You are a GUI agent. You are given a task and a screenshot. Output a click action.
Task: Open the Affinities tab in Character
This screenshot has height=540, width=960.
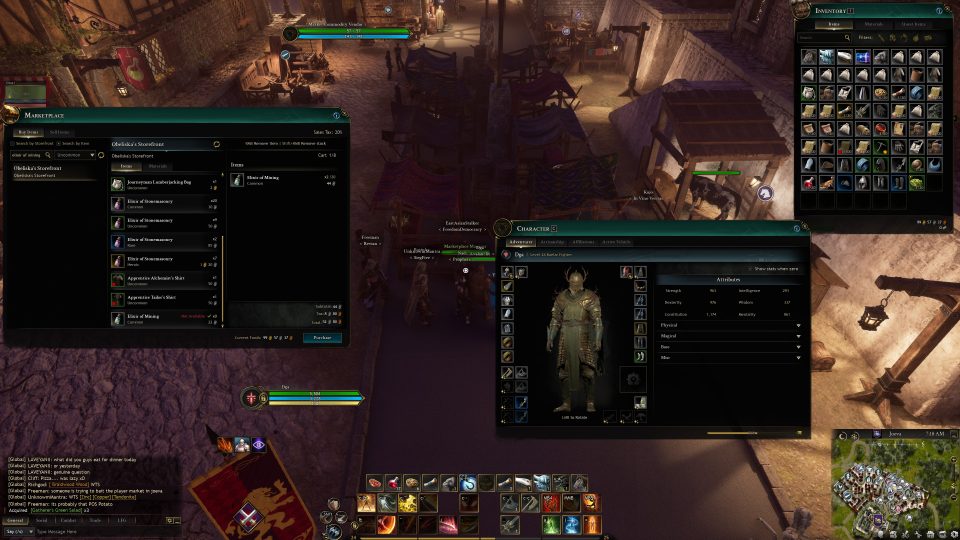[583, 242]
